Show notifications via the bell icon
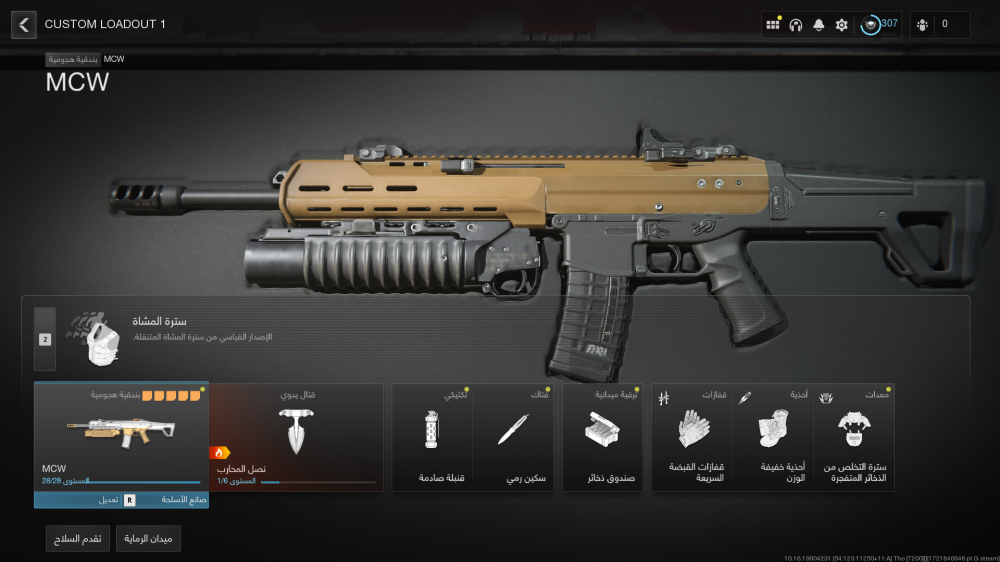Viewport: 1000px width, 562px height. 819,25
